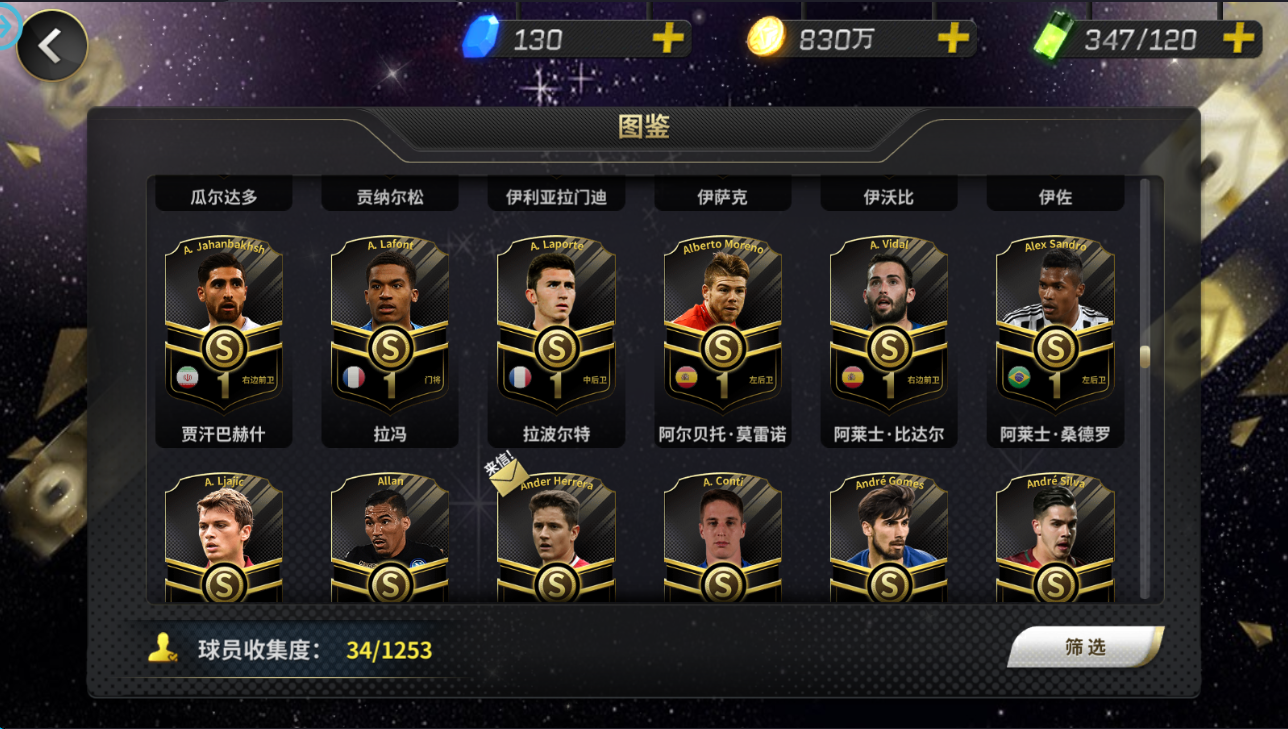Select the André Gomes card

[x=888, y=540]
